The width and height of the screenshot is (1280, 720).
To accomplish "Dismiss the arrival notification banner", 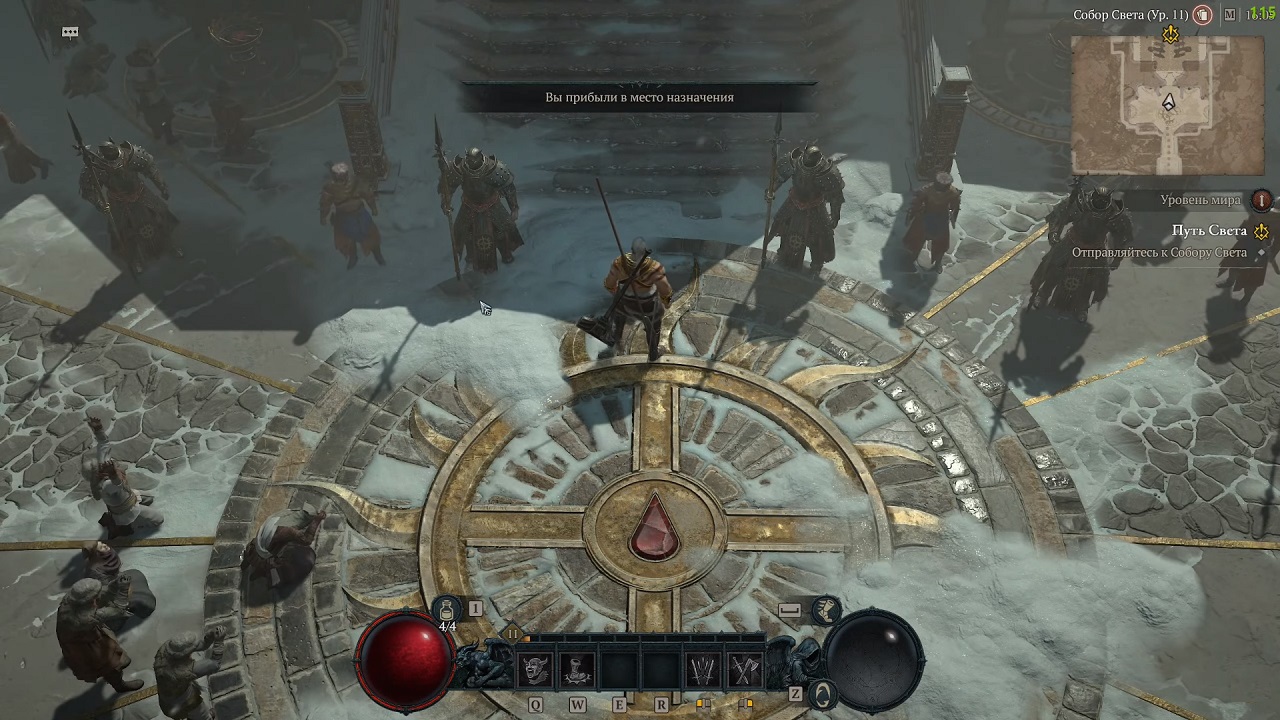I will point(639,97).
